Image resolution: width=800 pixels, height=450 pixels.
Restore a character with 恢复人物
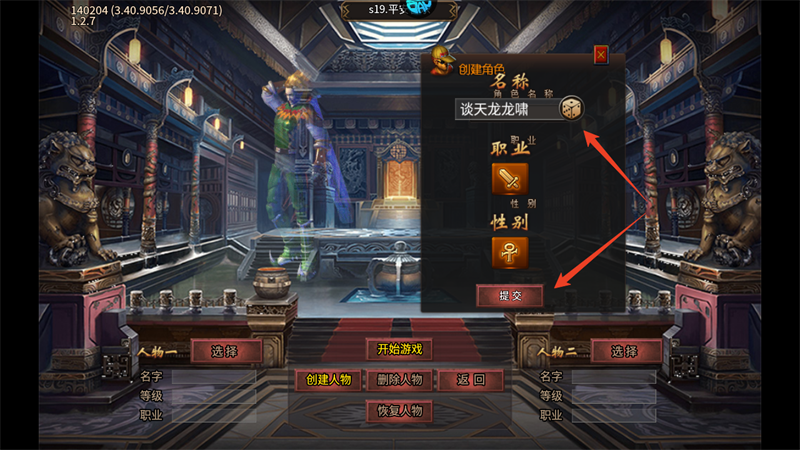[x=400, y=411]
